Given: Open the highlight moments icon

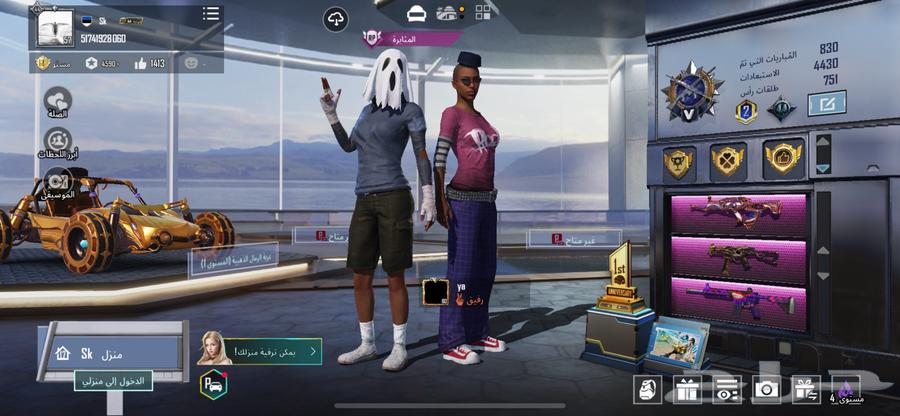Looking at the screenshot, I should (x=57, y=141).
